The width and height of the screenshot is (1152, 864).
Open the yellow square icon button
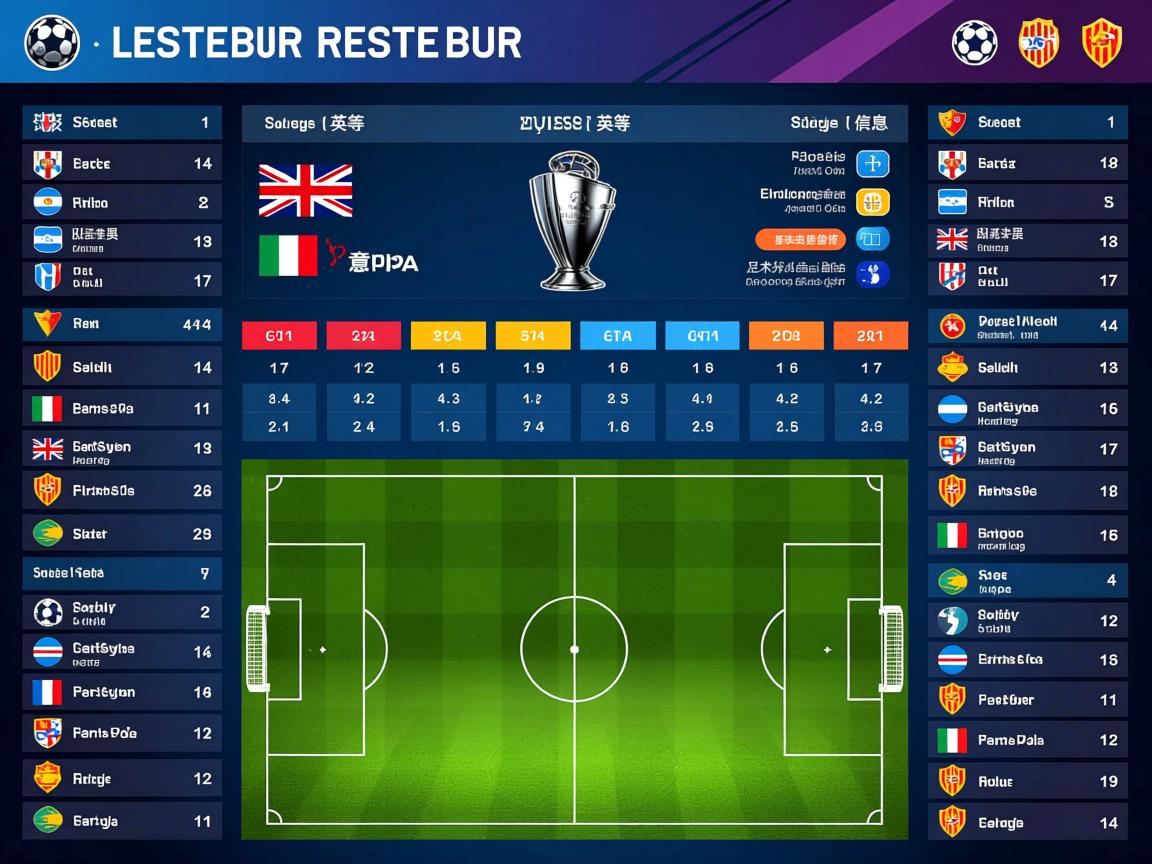coord(873,202)
